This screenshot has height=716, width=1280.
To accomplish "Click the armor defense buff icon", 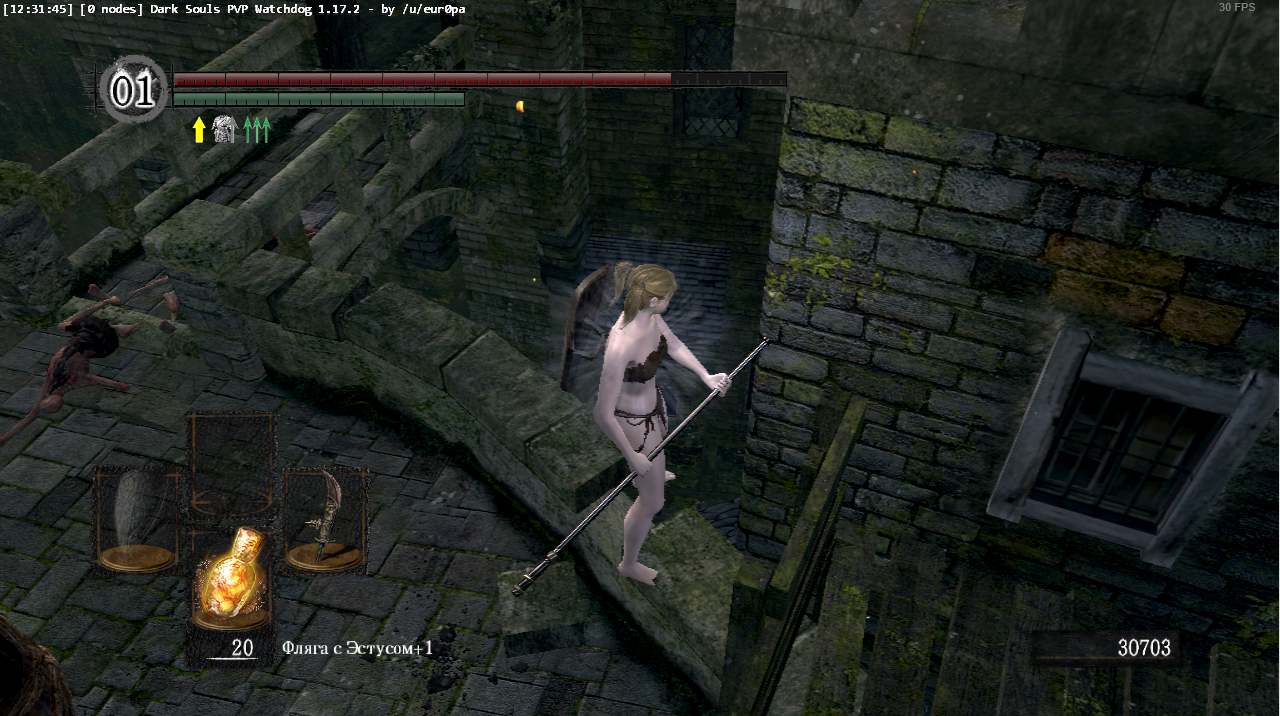I will (225, 129).
